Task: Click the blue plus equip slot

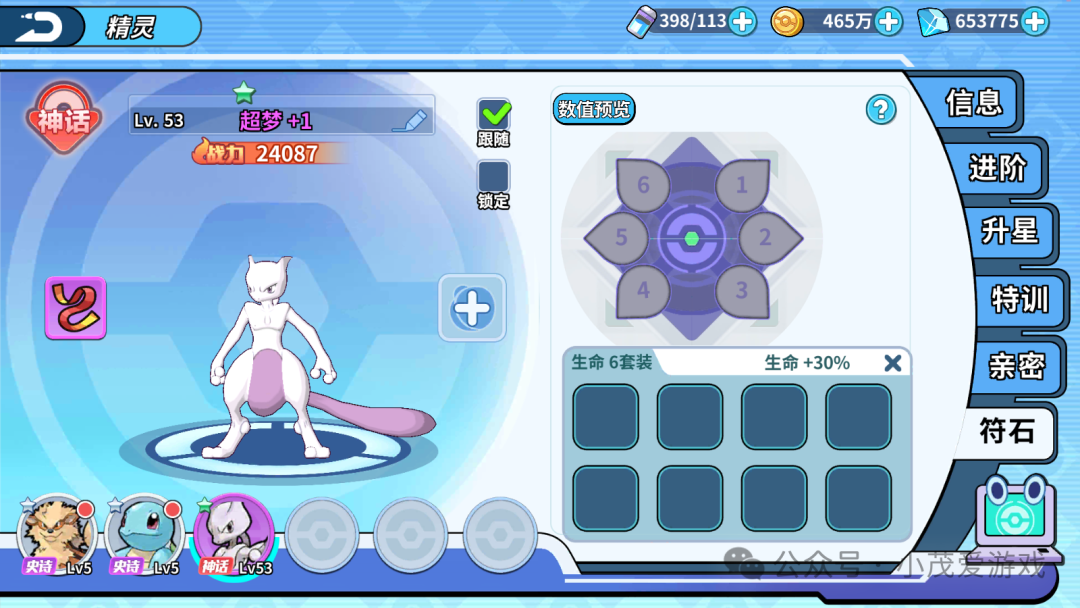Action: (x=472, y=308)
